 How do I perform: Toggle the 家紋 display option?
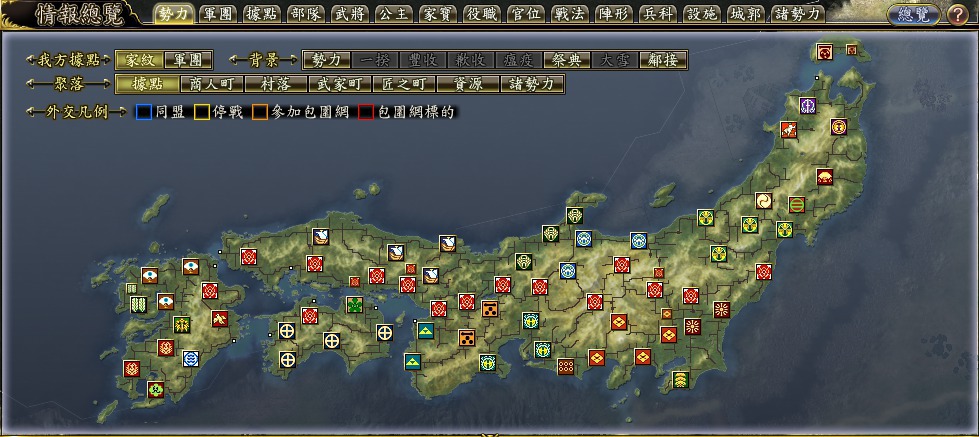click(x=137, y=60)
